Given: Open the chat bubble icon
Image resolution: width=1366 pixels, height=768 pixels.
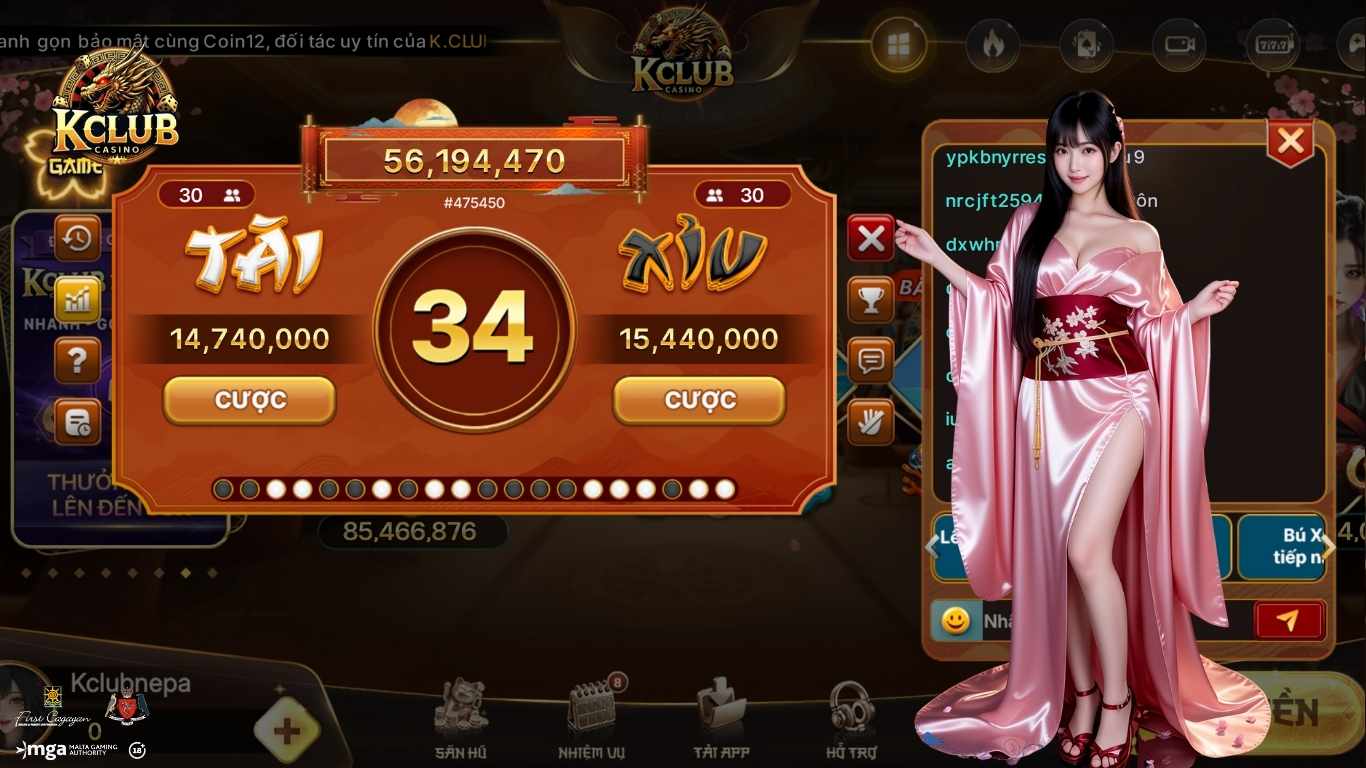Looking at the screenshot, I should (x=871, y=360).
